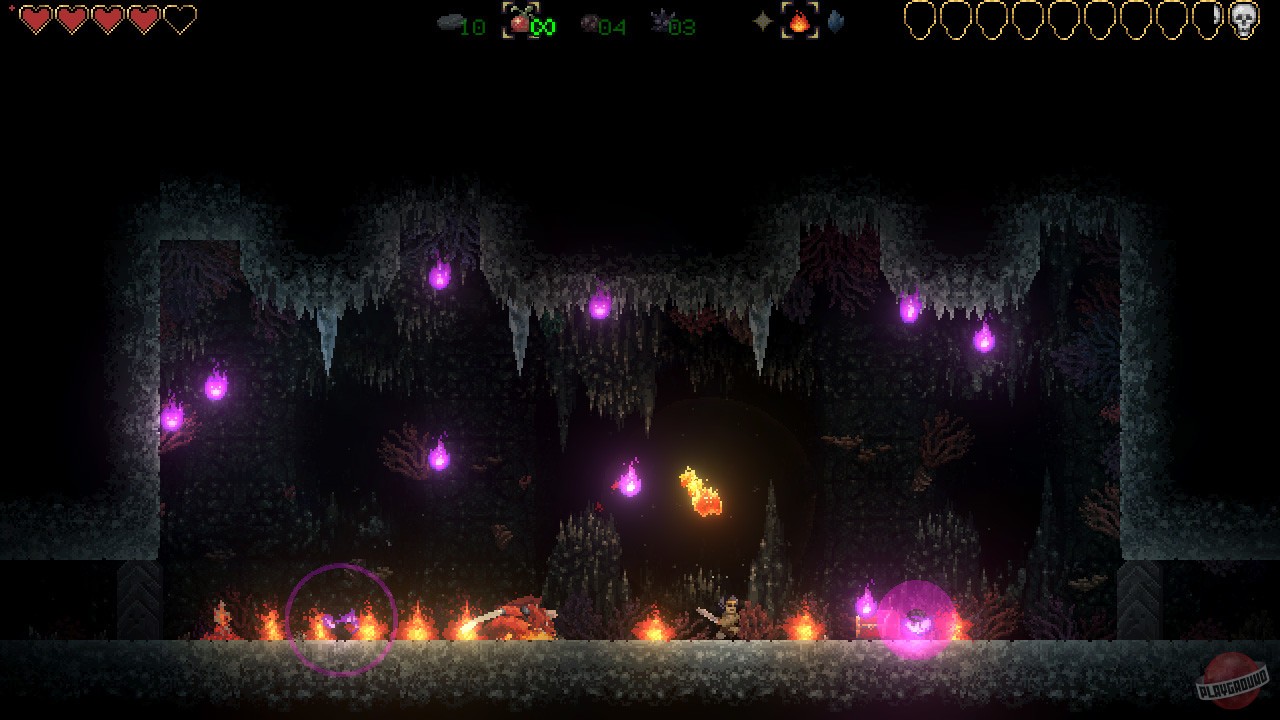Click the blue flame spell icon
The height and width of the screenshot is (720, 1280).
click(836, 23)
